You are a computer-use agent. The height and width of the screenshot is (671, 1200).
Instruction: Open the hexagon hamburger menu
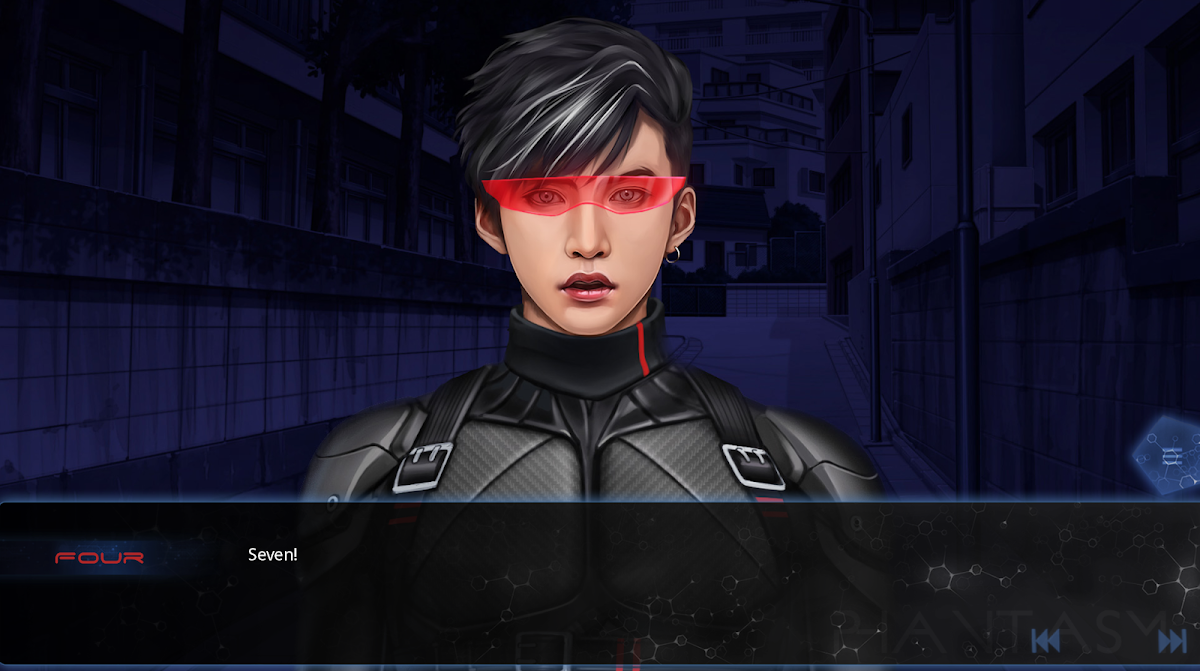[1171, 456]
